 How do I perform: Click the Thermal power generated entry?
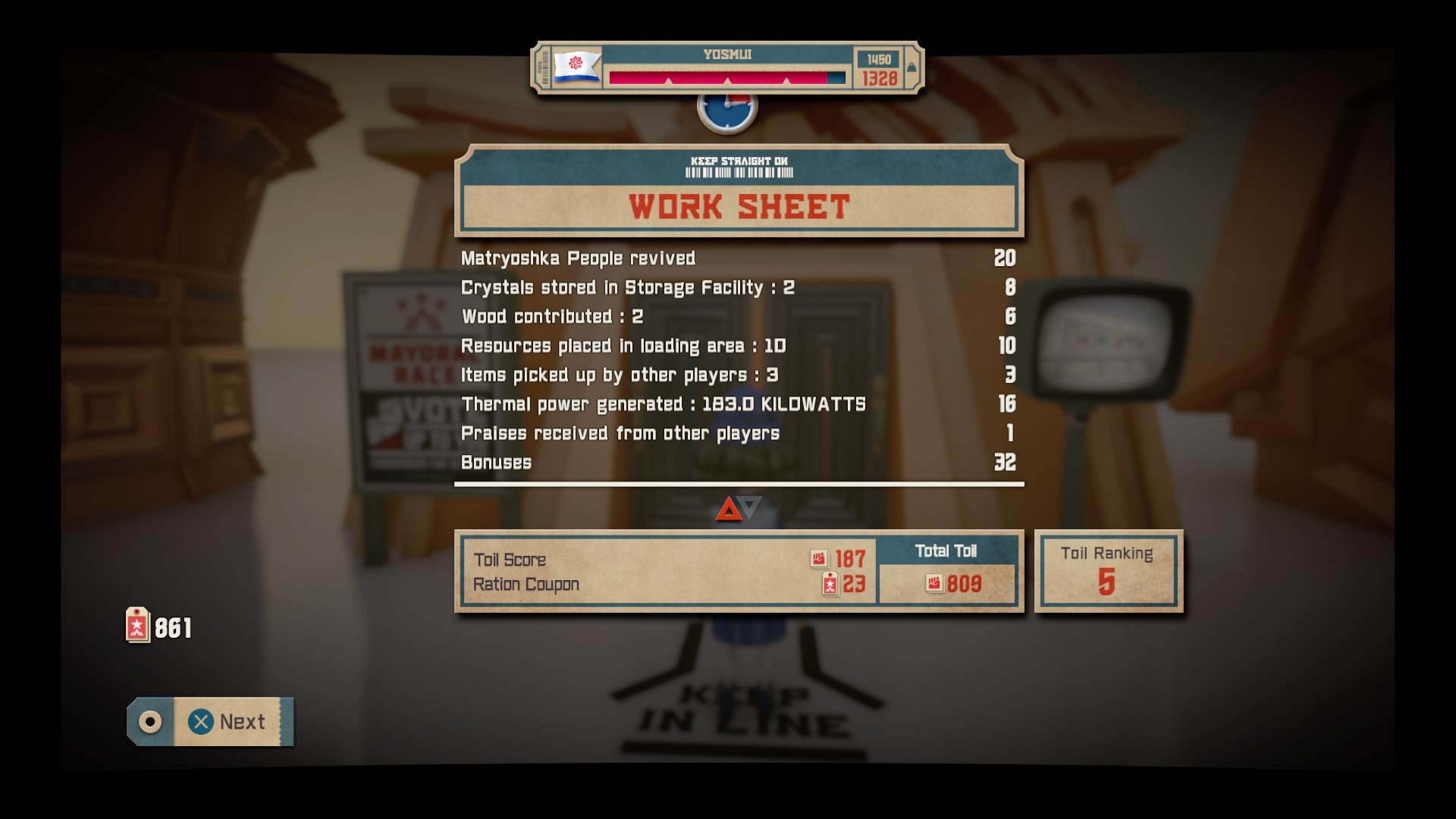point(662,404)
